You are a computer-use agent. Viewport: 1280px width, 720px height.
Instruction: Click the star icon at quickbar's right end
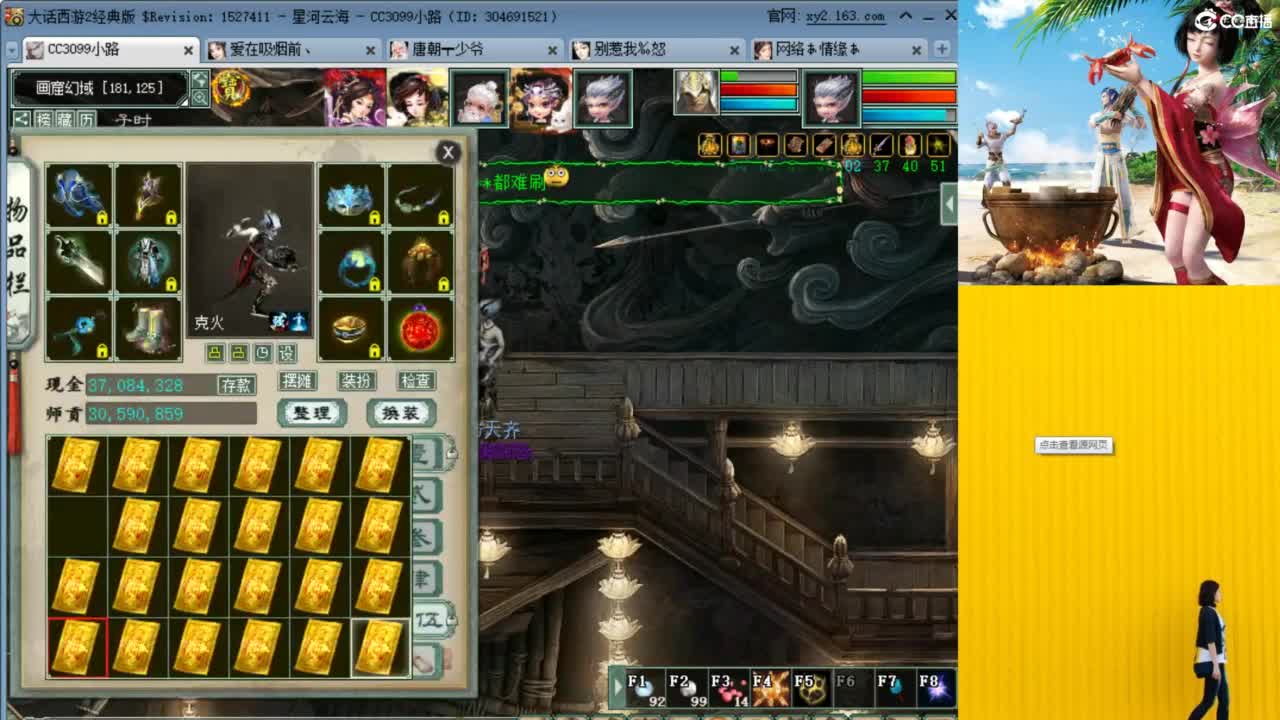coord(936,146)
